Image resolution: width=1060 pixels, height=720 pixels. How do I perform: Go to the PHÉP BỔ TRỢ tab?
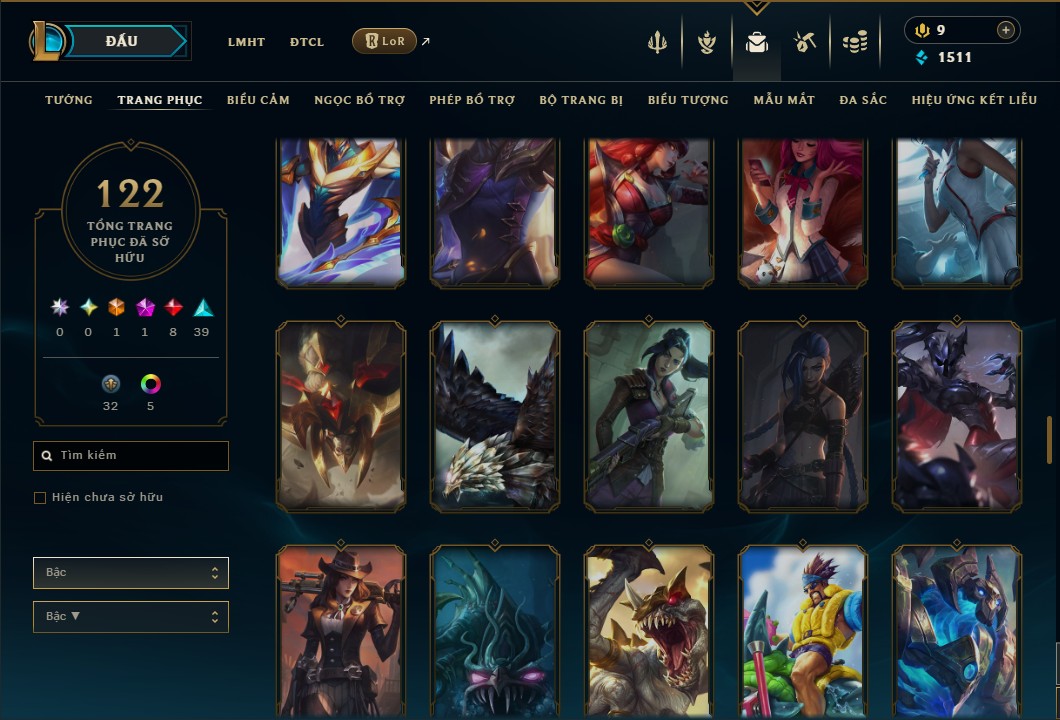[x=472, y=100]
